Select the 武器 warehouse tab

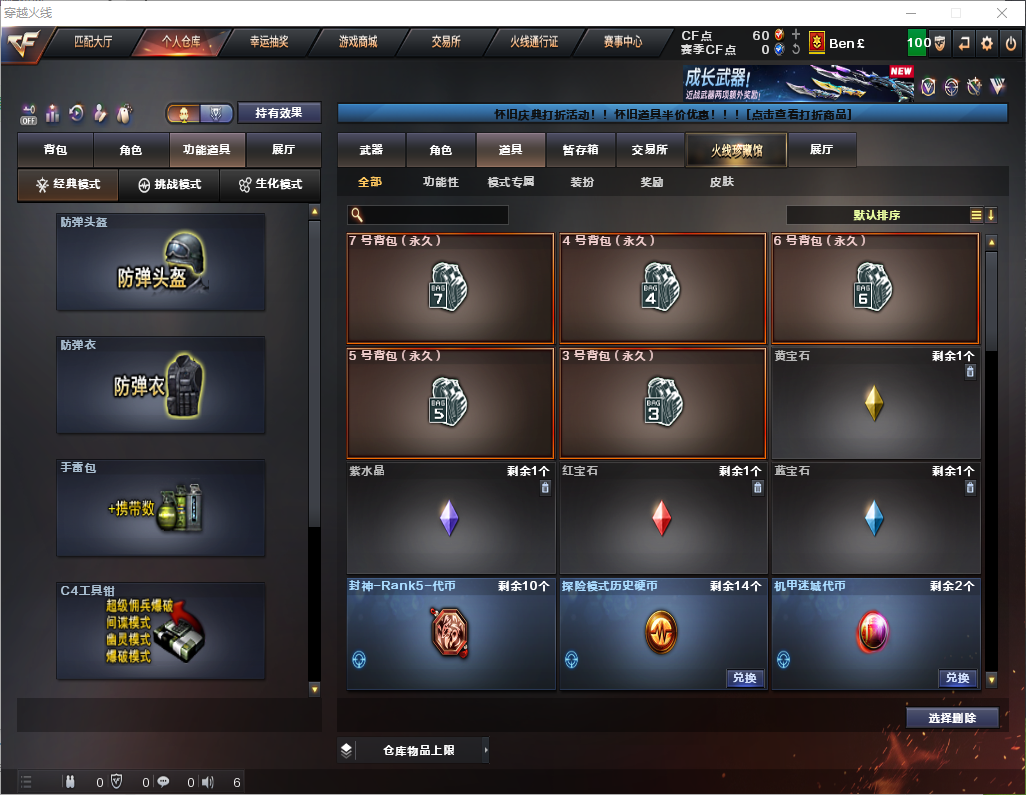[x=371, y=150]
